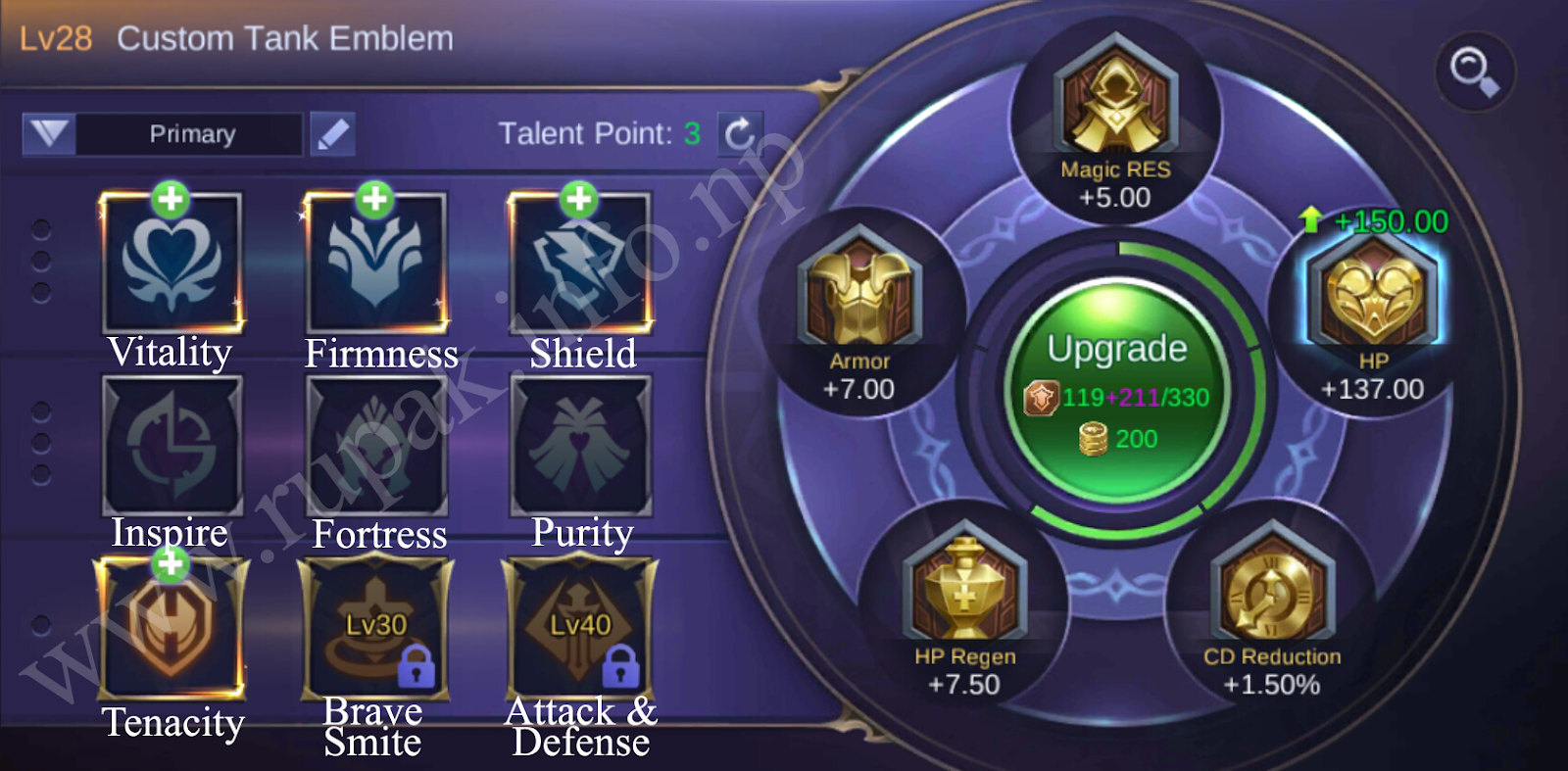Image resolution: width=1568 pixels, height=771 pixels.
Task: Add a point to the Vitality talent
Action: tap(171, 199)
